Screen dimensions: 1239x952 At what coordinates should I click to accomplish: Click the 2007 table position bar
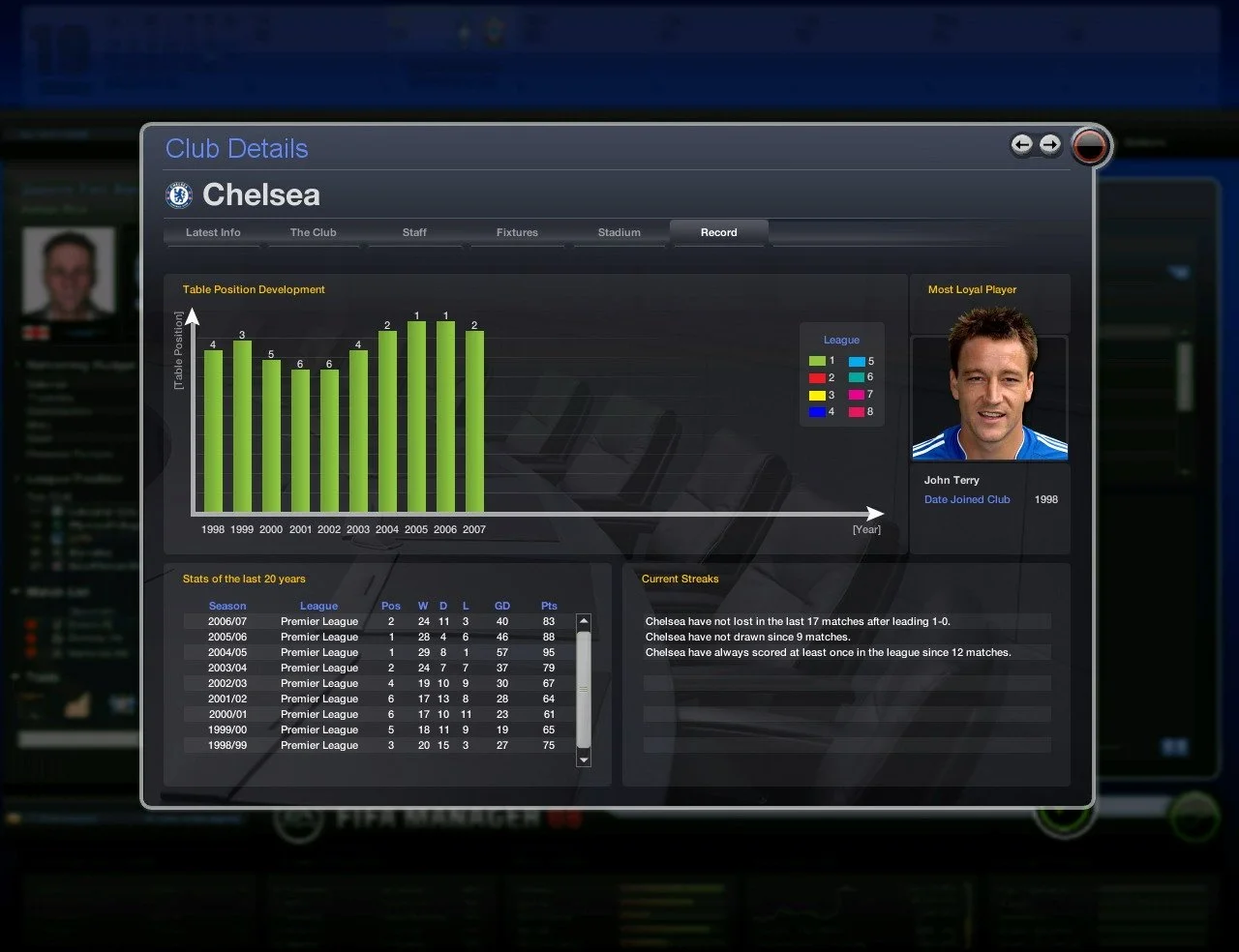coord(474,421)
